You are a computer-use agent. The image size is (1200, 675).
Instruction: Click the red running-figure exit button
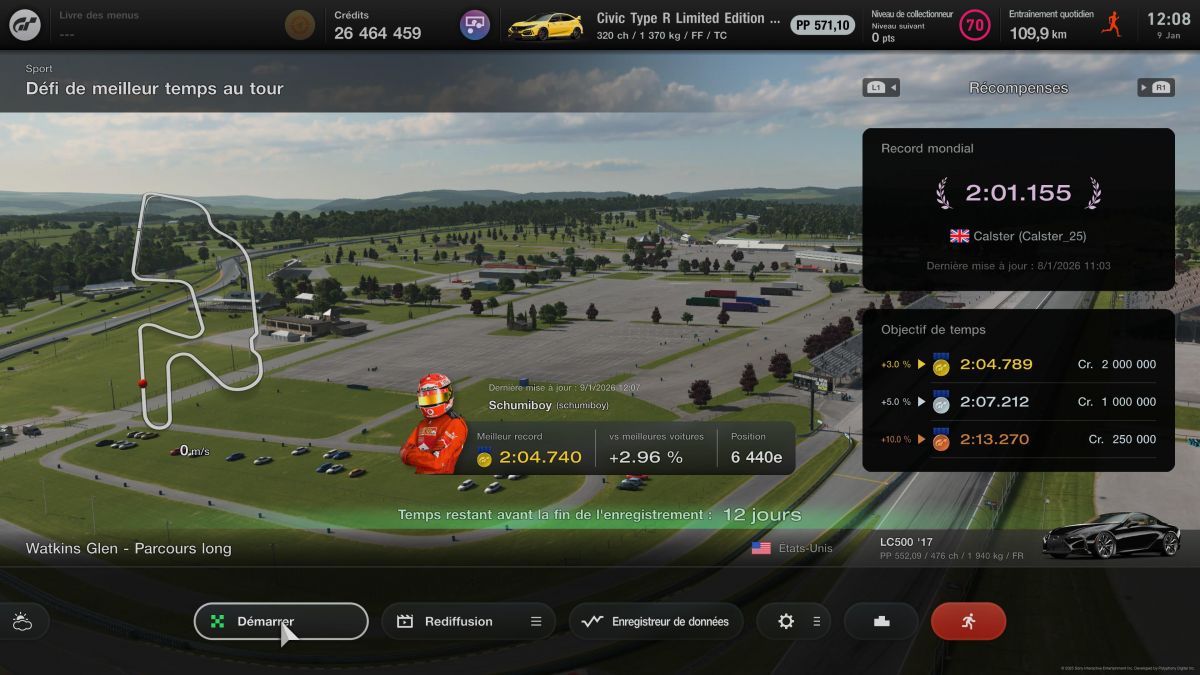(968, 621)
